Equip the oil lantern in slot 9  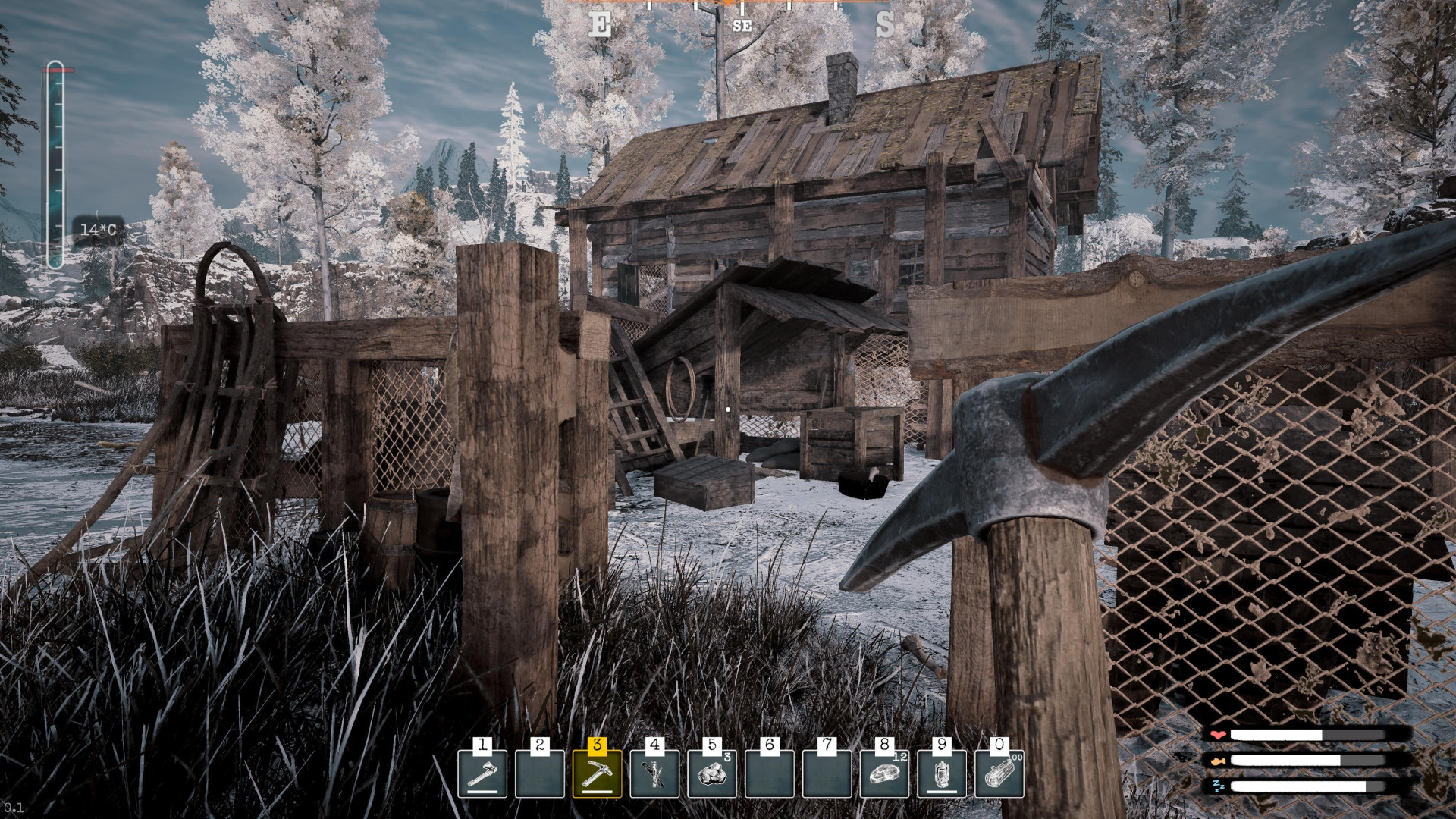[942, 773]
